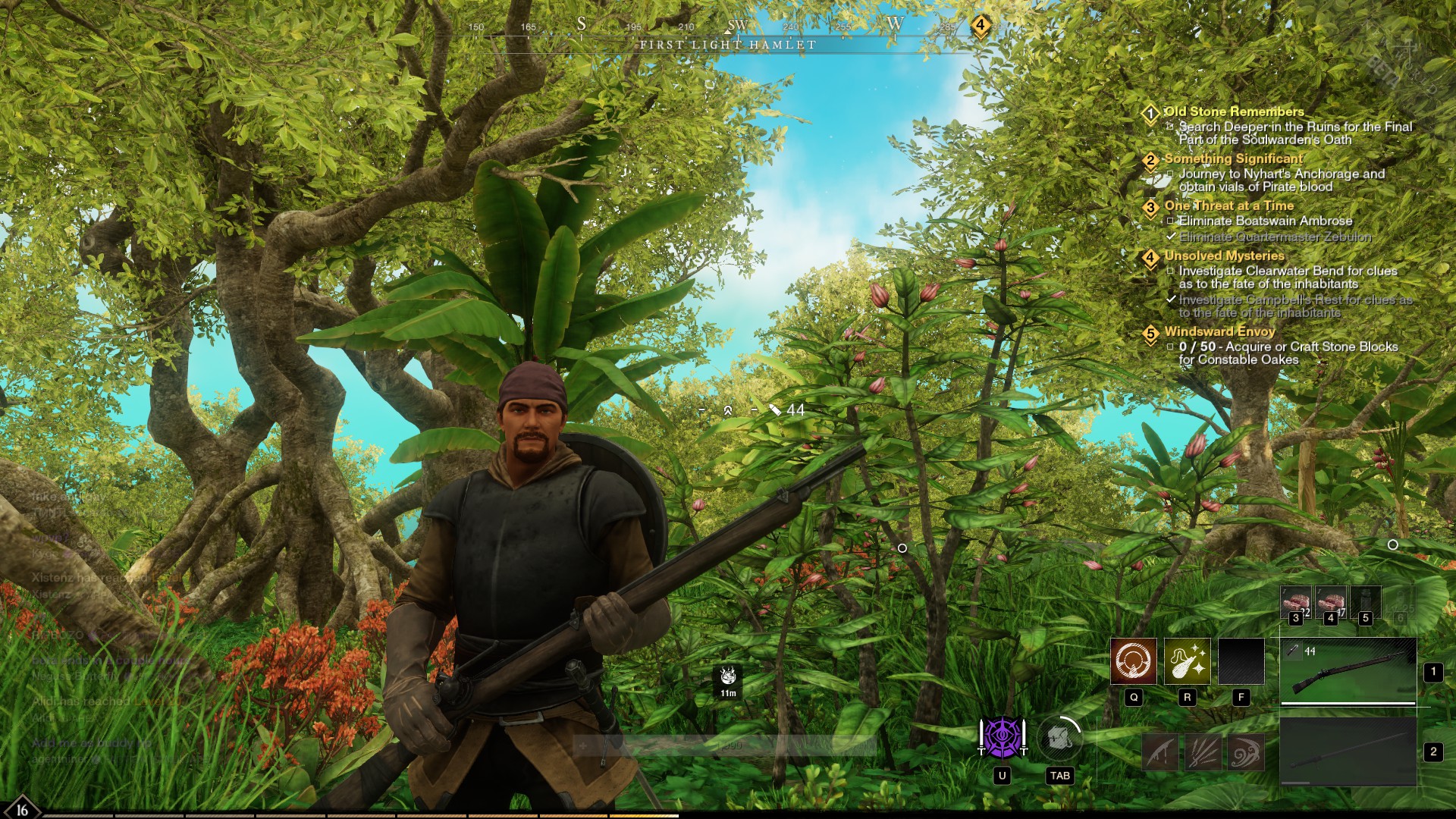Click the swirling wind rapier ability

(1245, 752)
